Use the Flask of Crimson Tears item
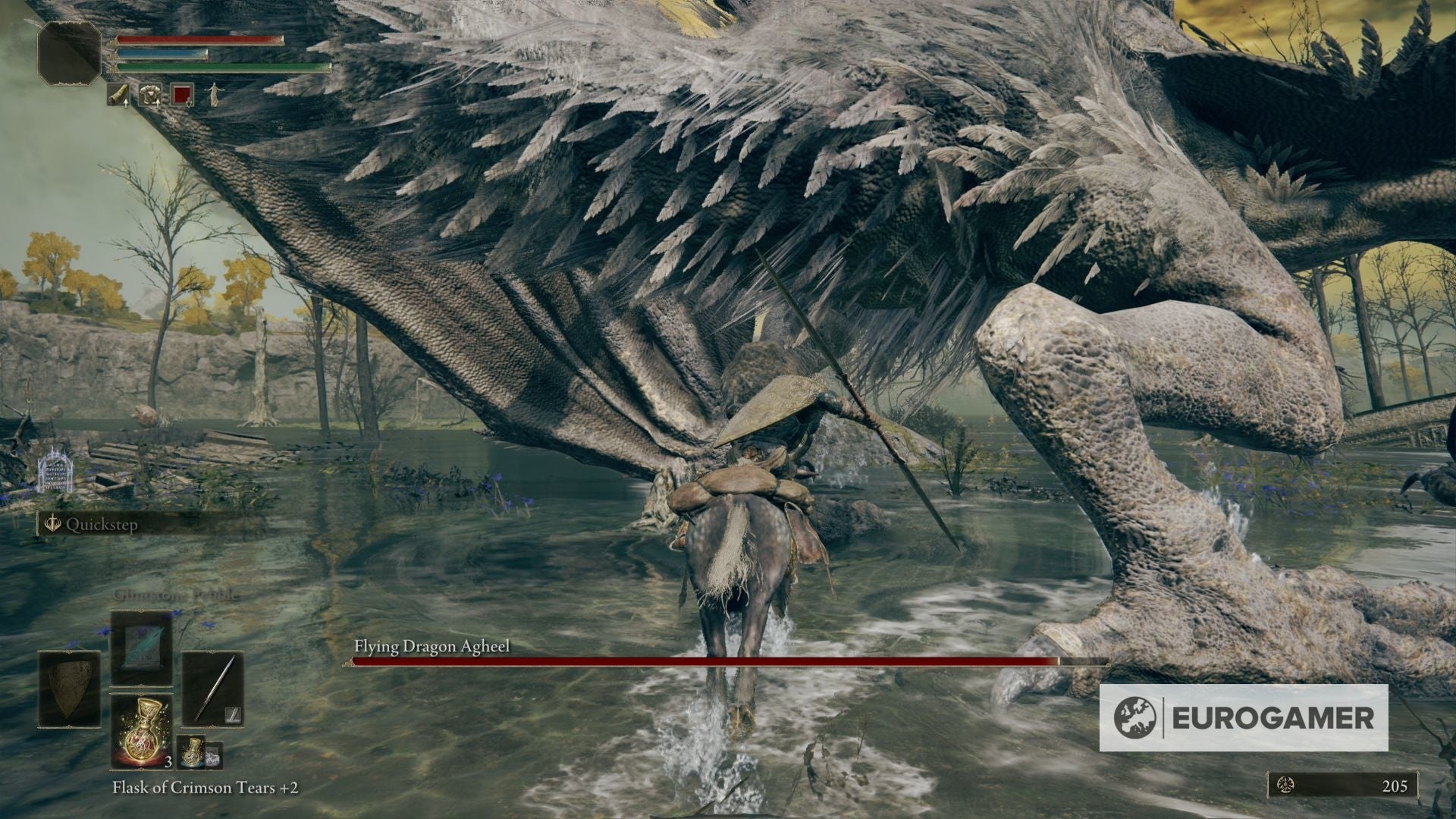Viewport: 1456px width, 819px height. click(x=141, y=732)
